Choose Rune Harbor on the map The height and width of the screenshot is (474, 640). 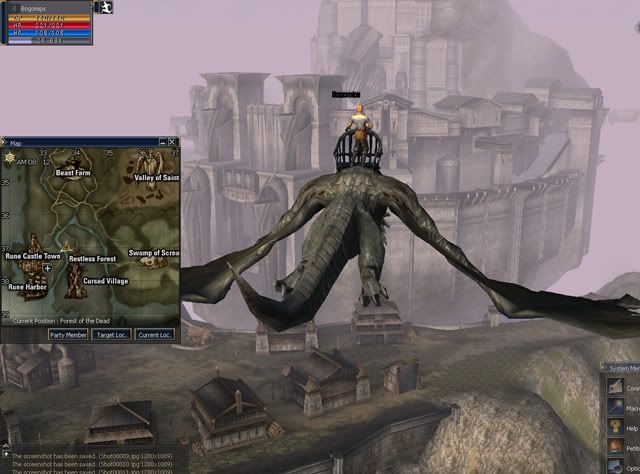click(28, 287)
